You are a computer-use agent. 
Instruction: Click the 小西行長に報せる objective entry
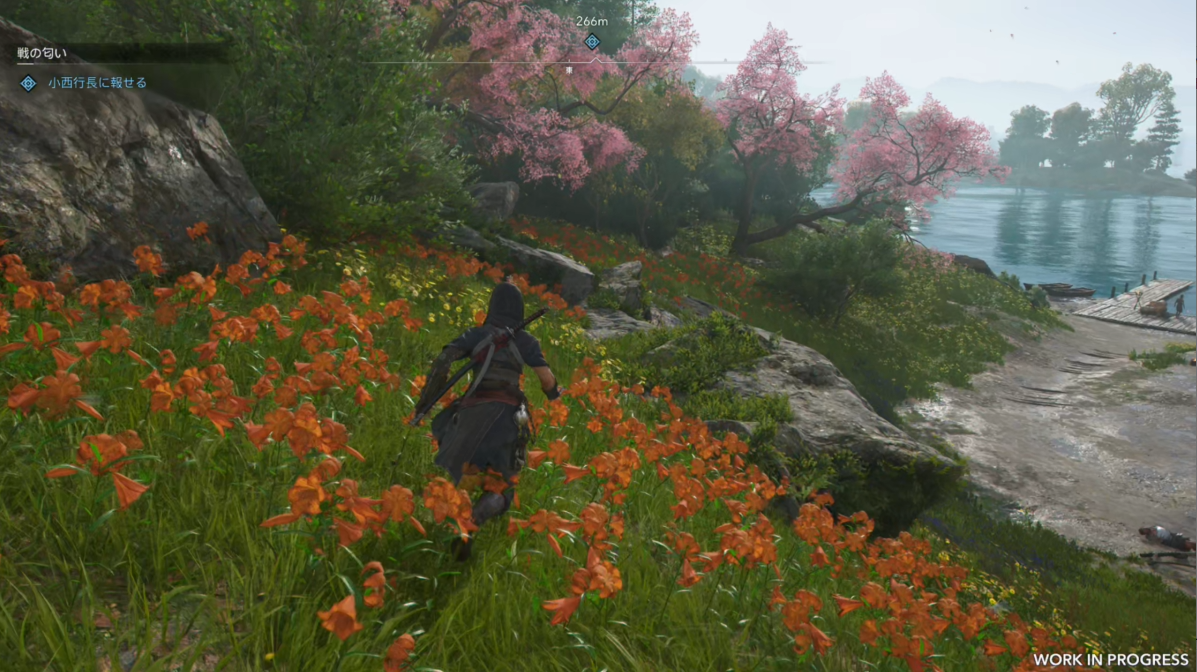pyautogui.click(x=97, y=83)
